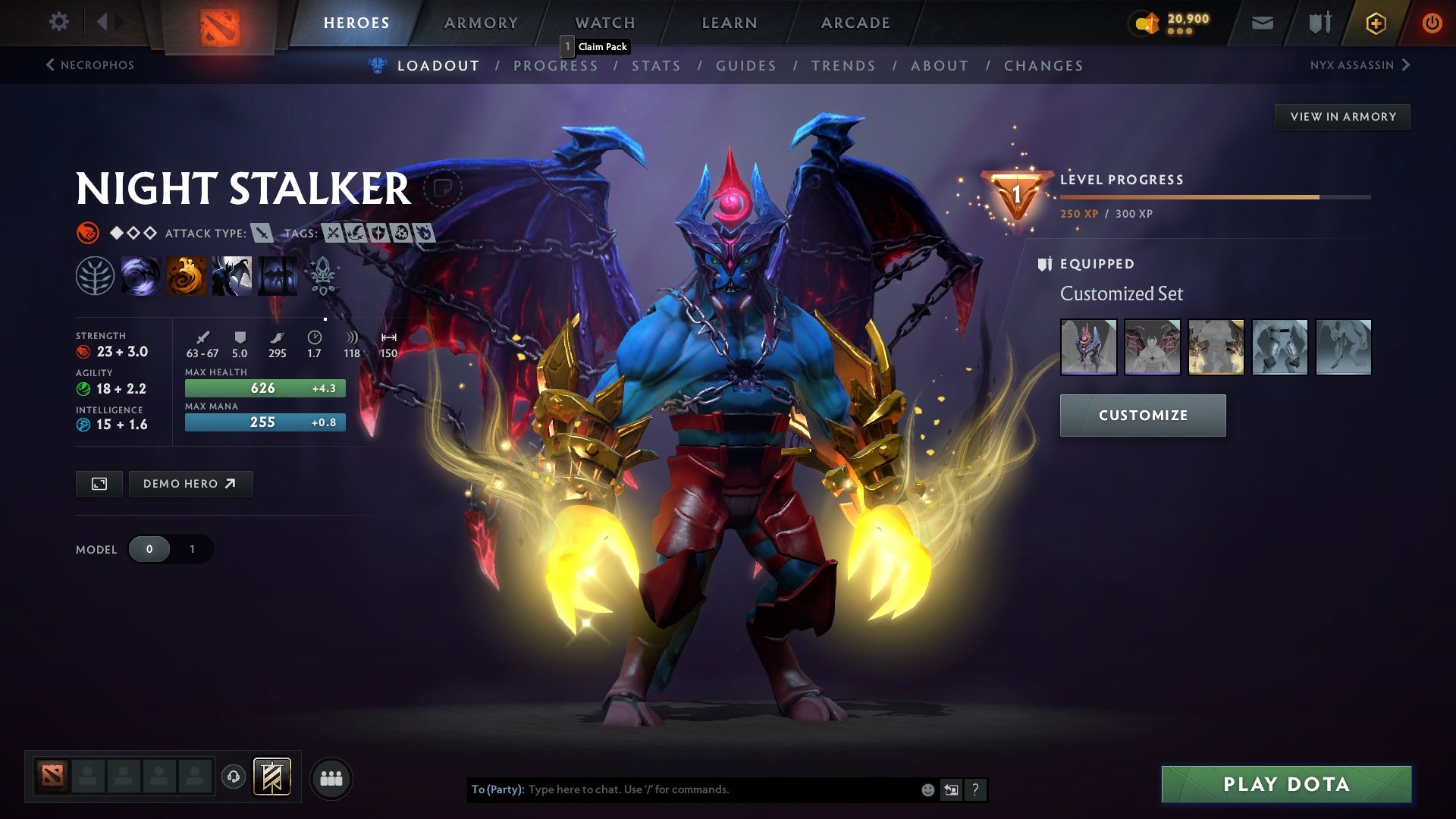Image resolution: width=1456 pixels, height=819 pixels.
Task: Click the melee attack type sword icon
Action: pos(261,234)
